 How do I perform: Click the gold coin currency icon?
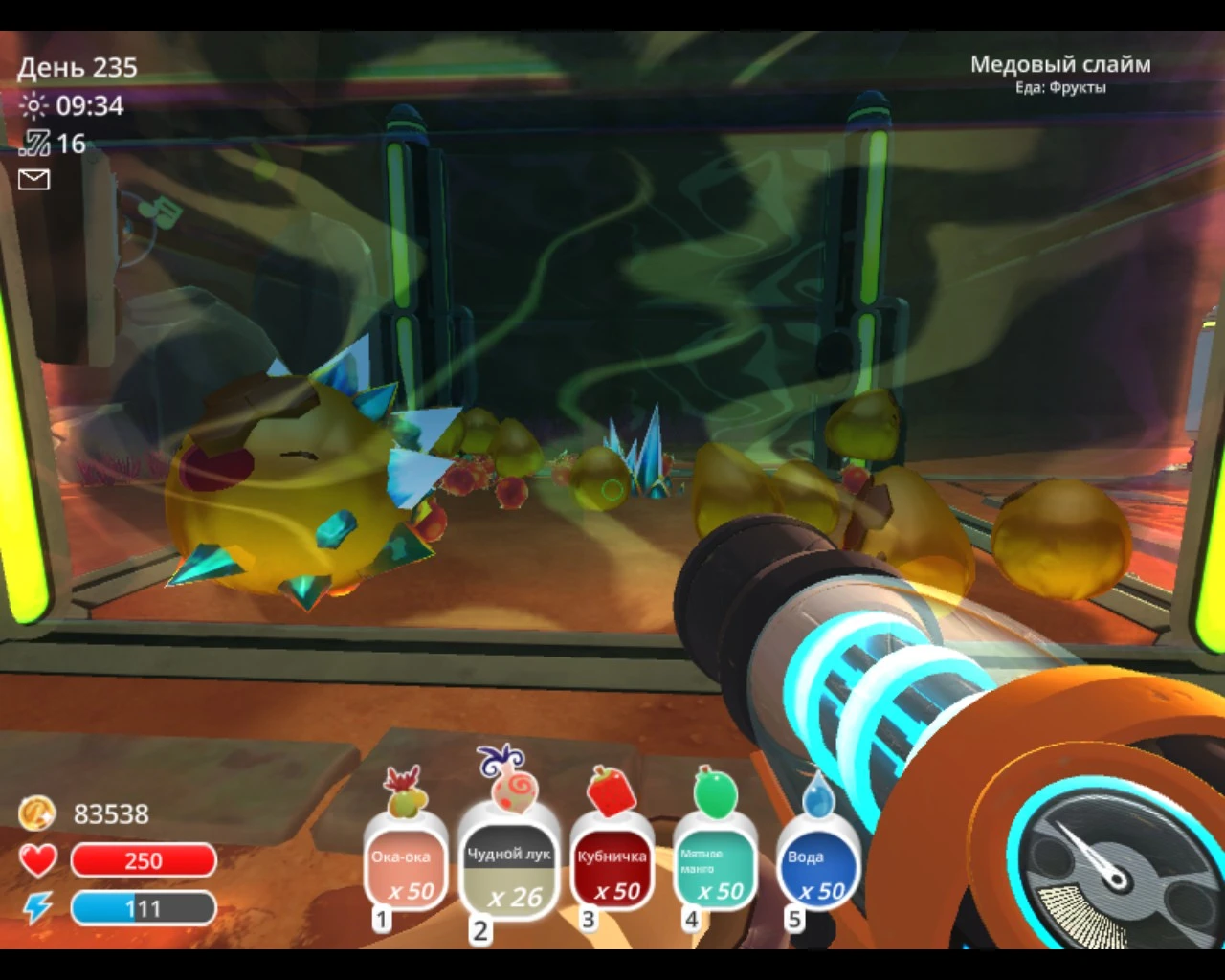pos(36,814)
